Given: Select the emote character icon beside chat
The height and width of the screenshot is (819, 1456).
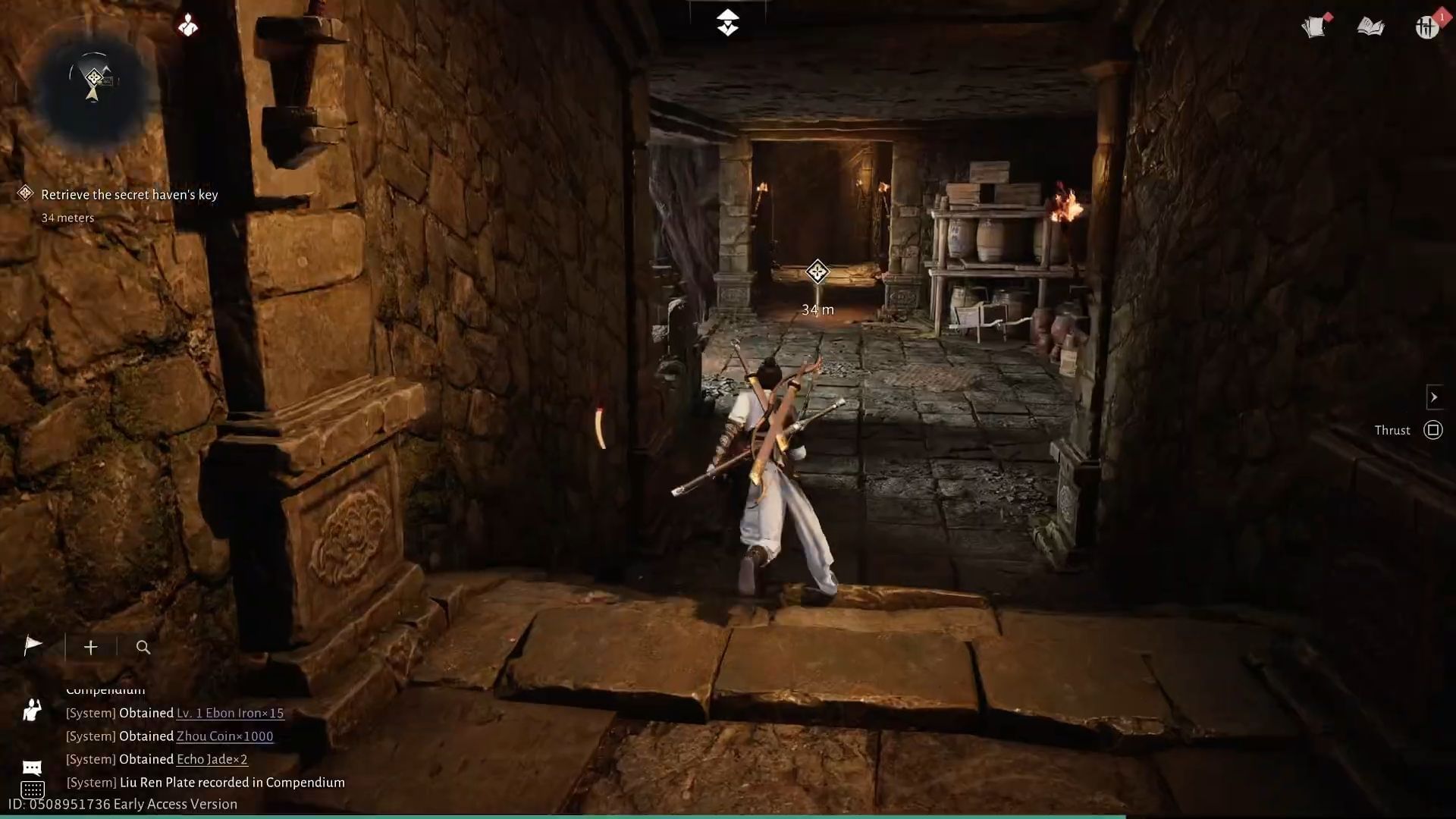Looking at the screenshot, I should coord(31,711).
